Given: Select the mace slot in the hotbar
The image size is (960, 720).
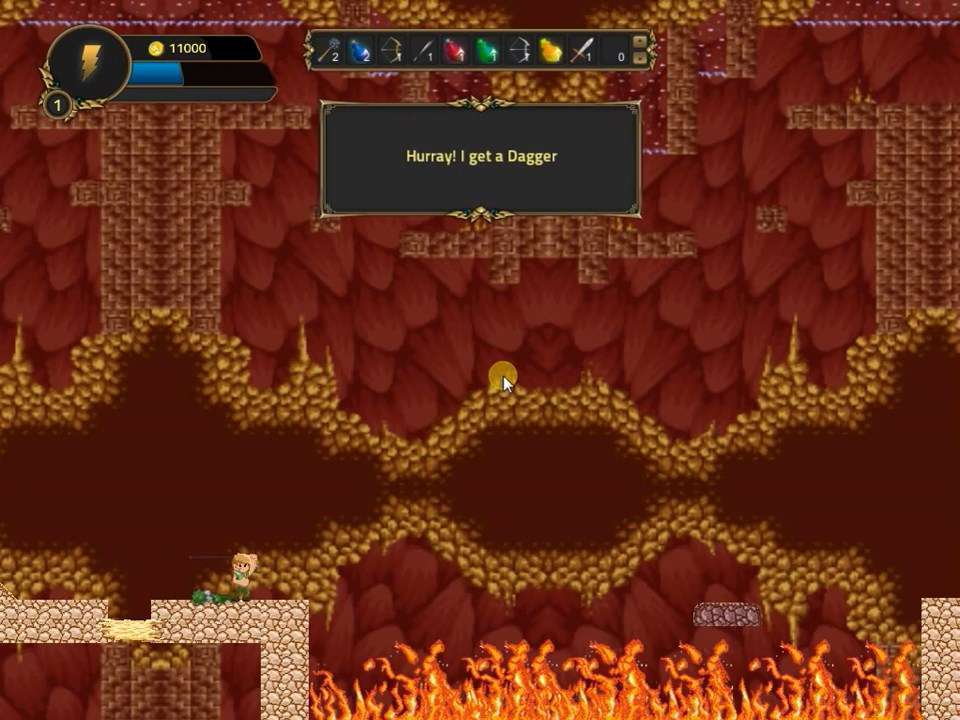Looking at the screenshot, I should (x=328, y=50).
